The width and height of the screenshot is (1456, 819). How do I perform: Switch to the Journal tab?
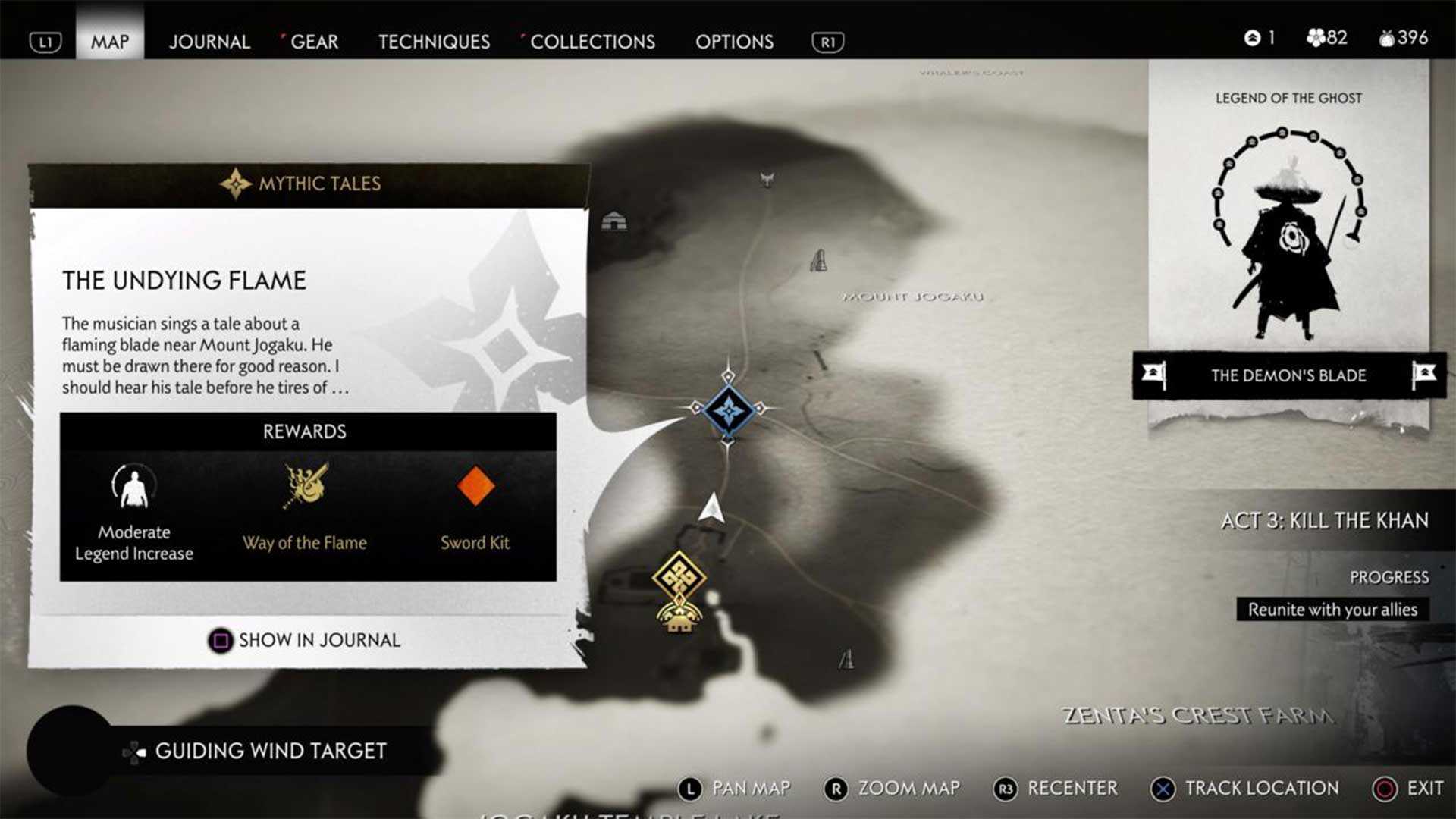point(209,42)
